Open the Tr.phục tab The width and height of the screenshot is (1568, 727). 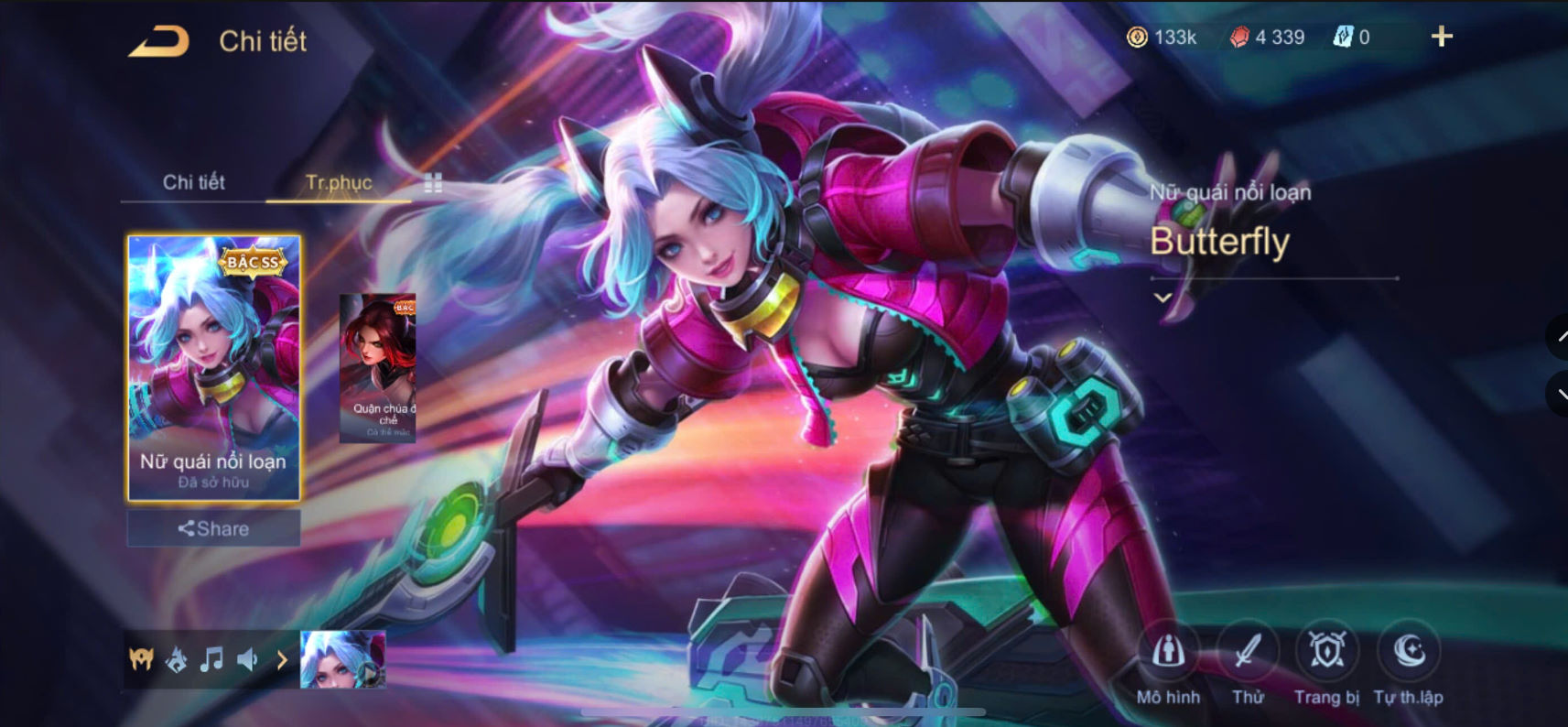pyautogui.click(x=339, y=182)
